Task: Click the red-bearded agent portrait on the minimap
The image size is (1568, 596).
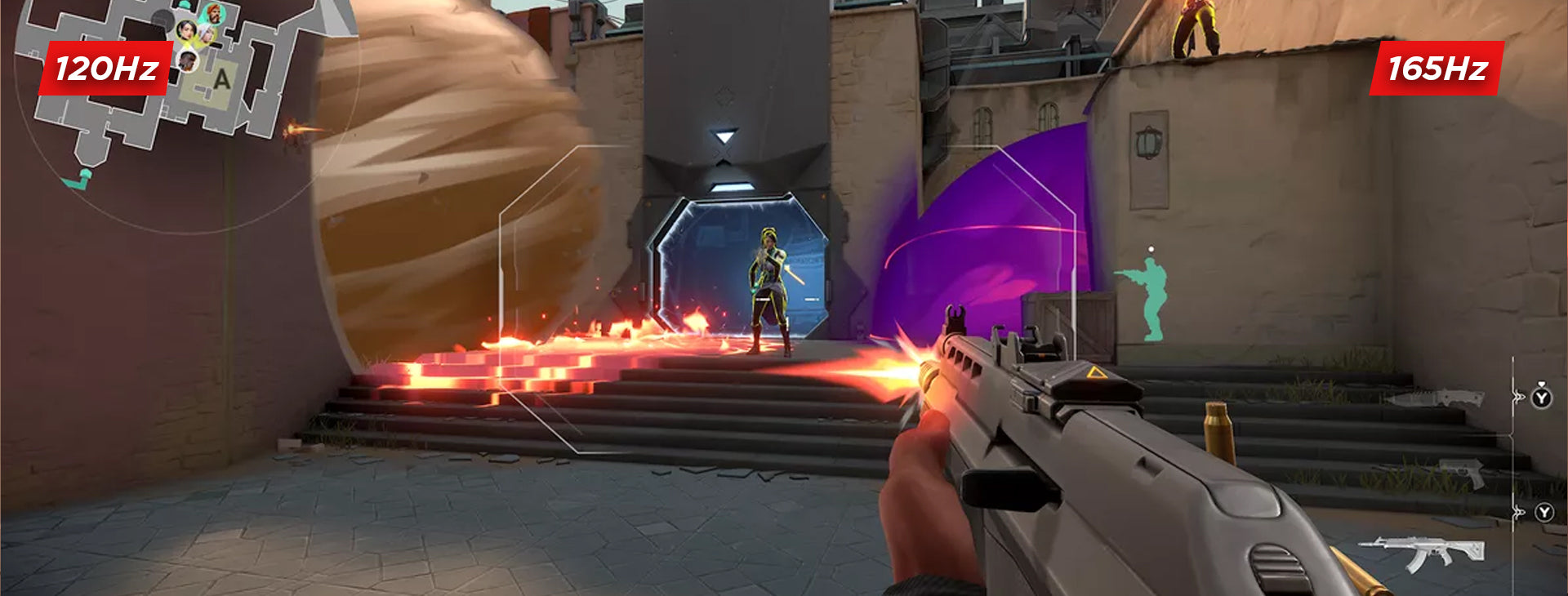Action: [213, 13]
